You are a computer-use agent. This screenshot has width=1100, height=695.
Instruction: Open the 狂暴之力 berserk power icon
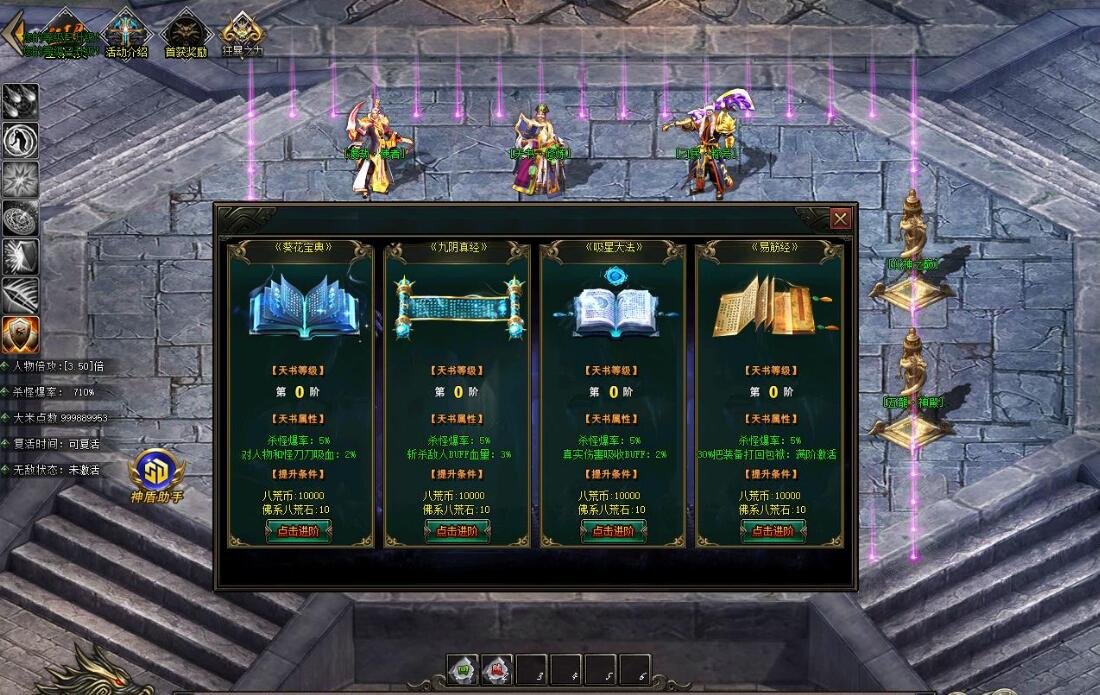point(242,33)
